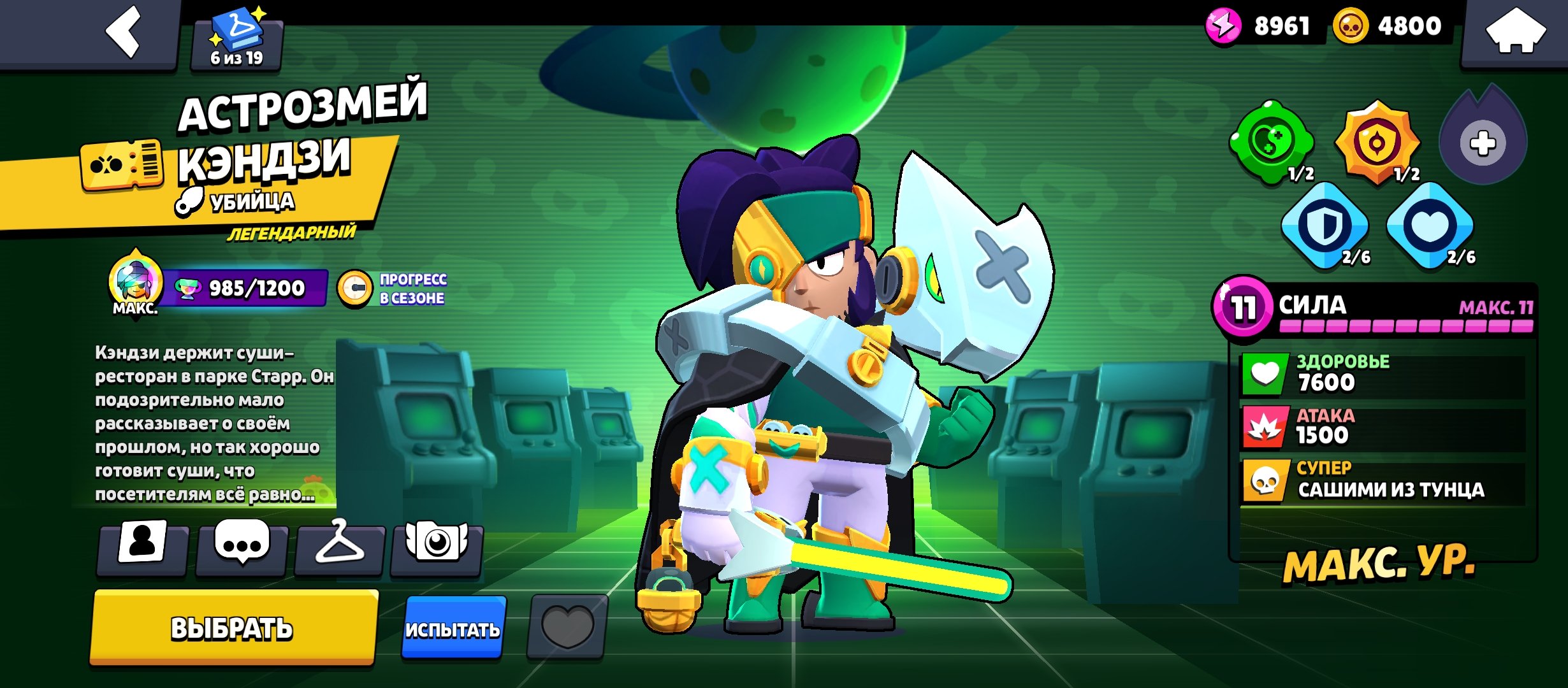
Task: Go back with the white arrow button
Action: 124,32
